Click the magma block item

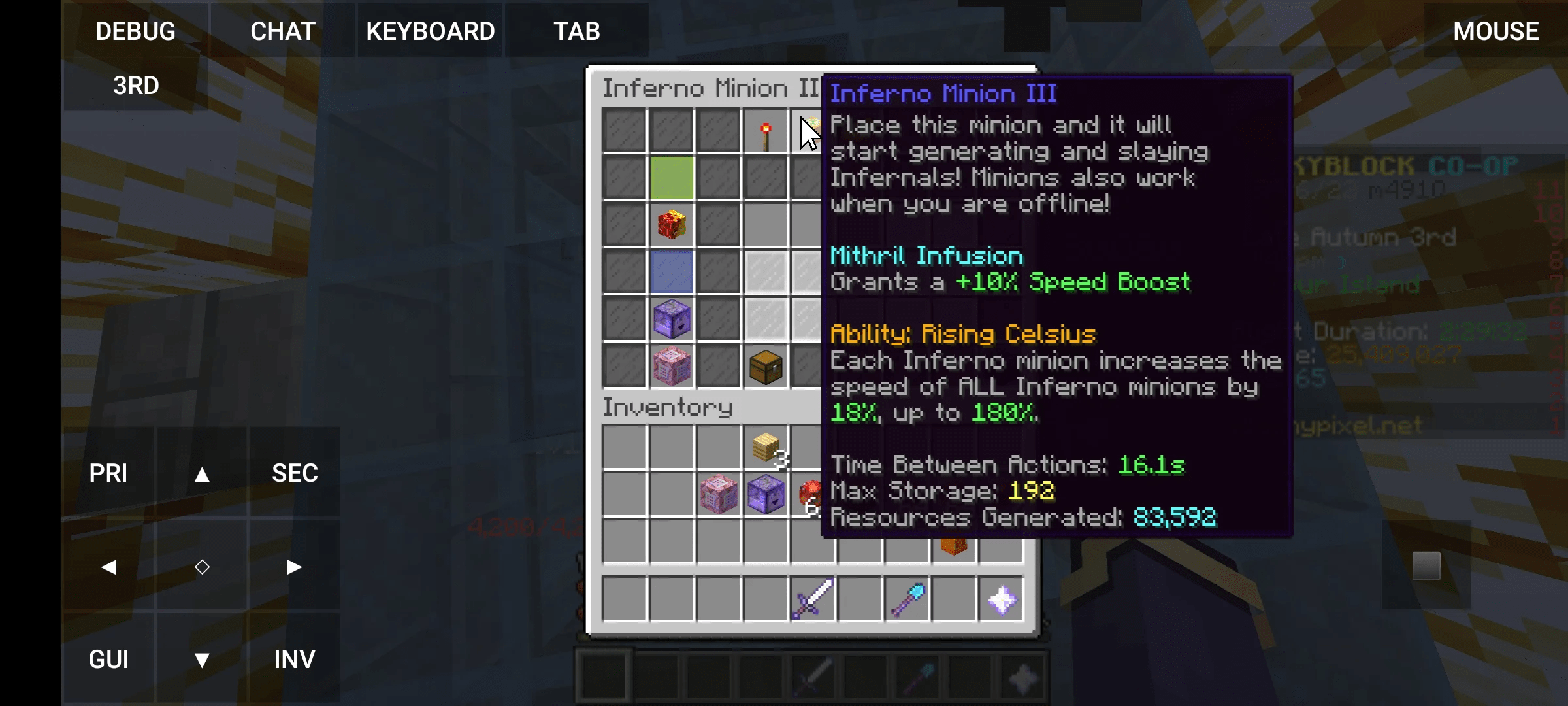[x=672, y=226]
